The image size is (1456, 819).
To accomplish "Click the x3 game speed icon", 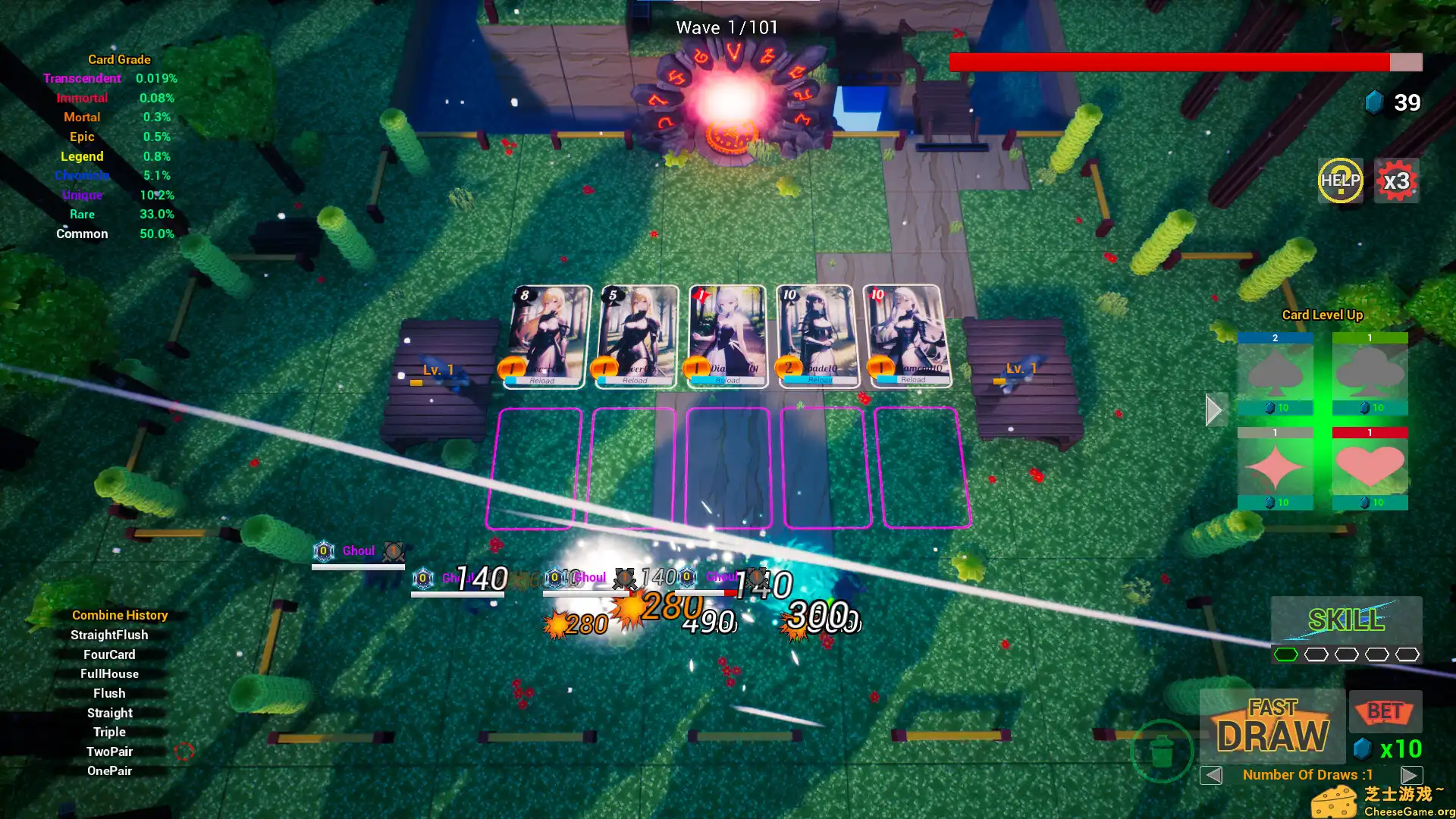I will pos(1397,181).
